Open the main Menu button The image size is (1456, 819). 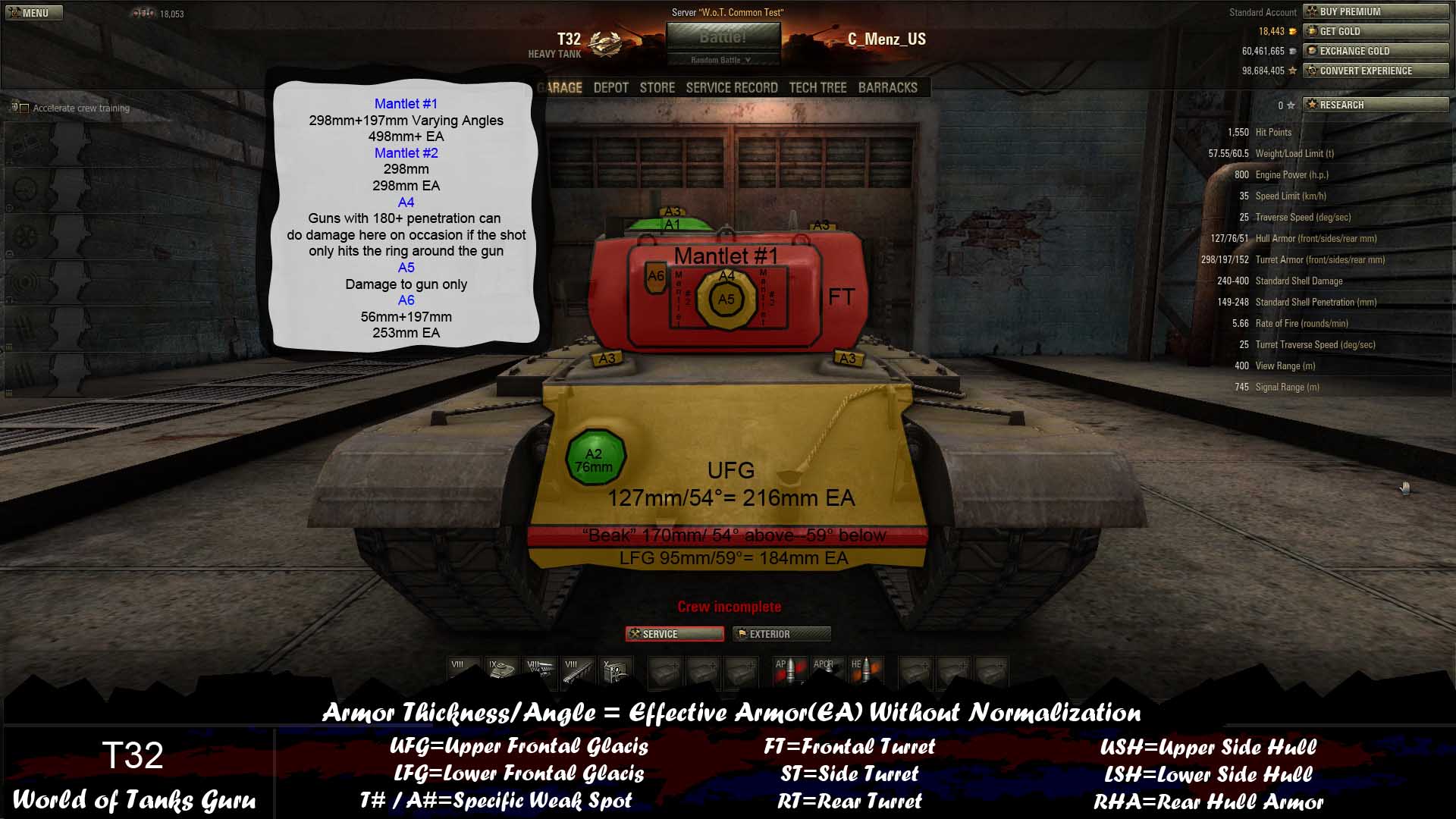[x=34, y=13]
